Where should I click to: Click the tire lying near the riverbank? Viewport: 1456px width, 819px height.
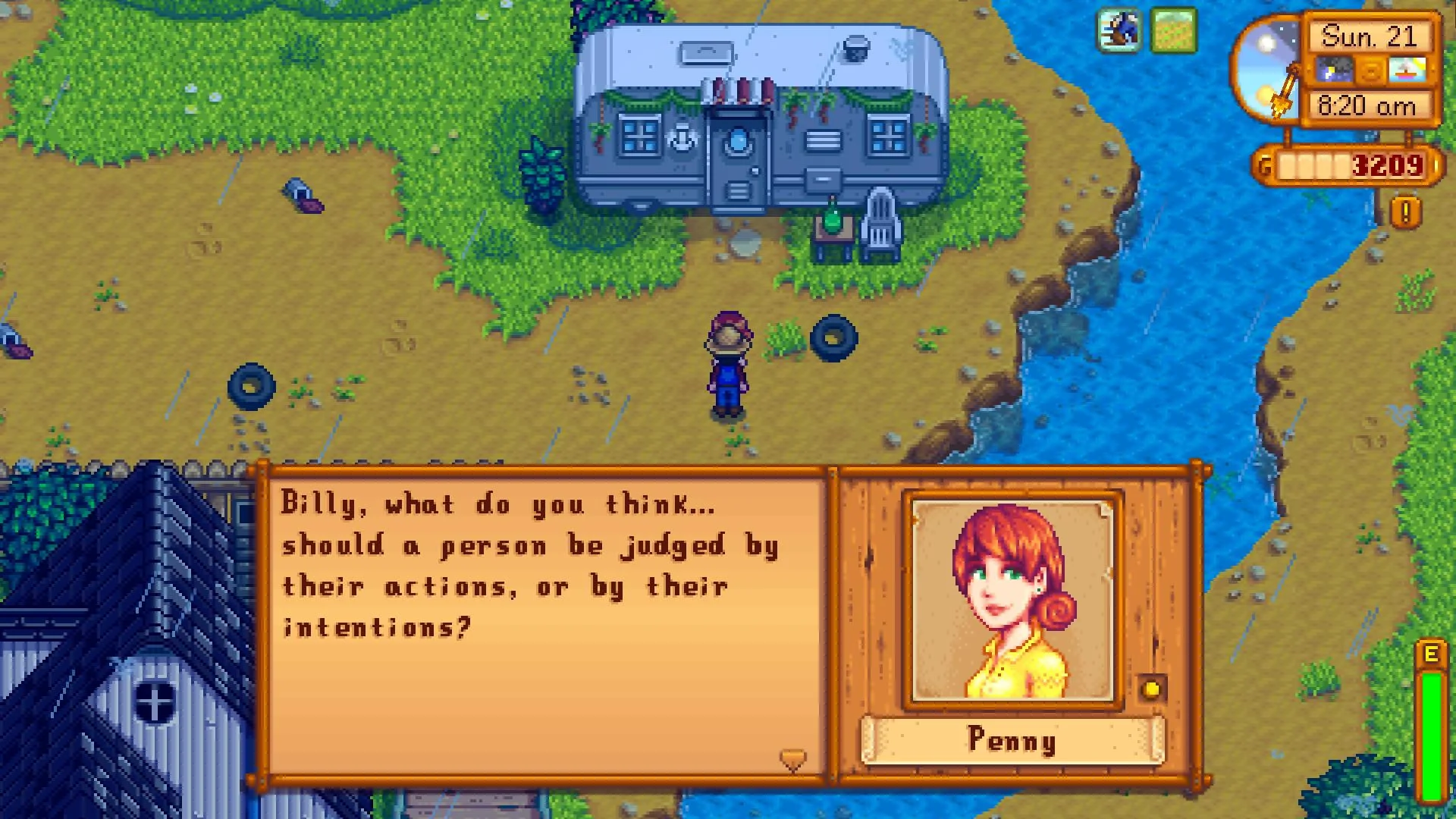point(834,337)
